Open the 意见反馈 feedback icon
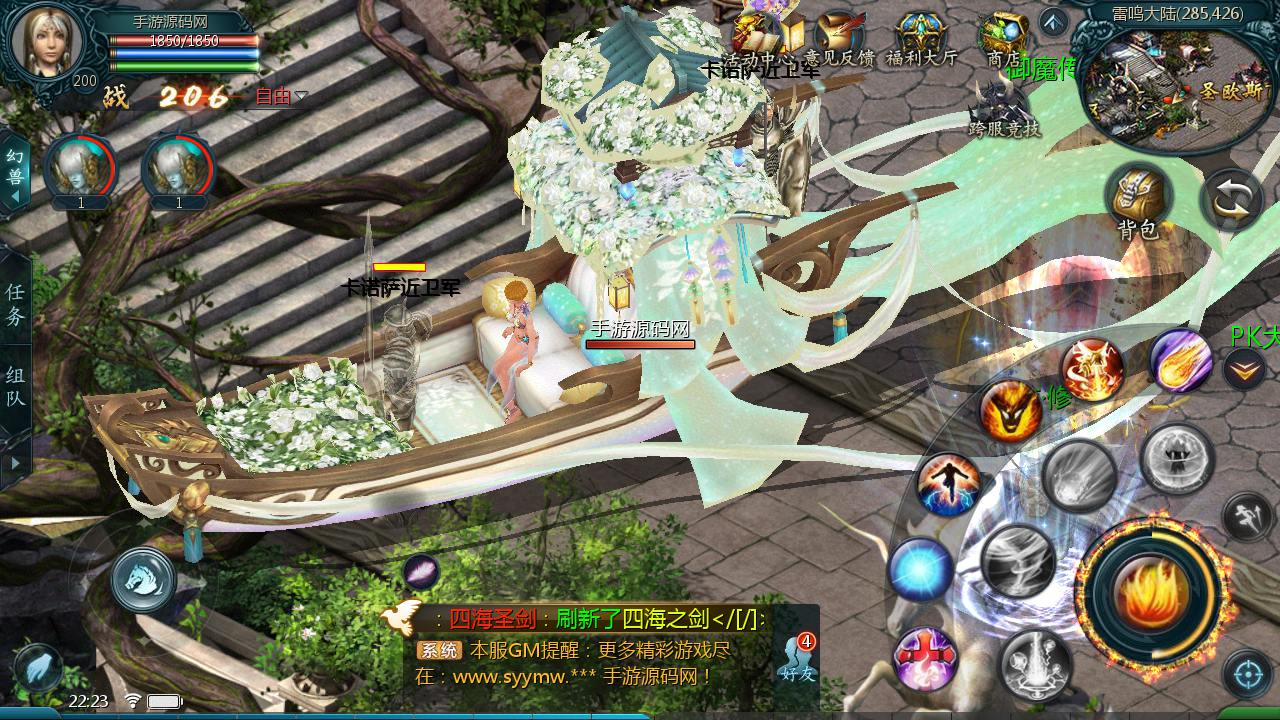1280x720 pixels. coord(840,40)
